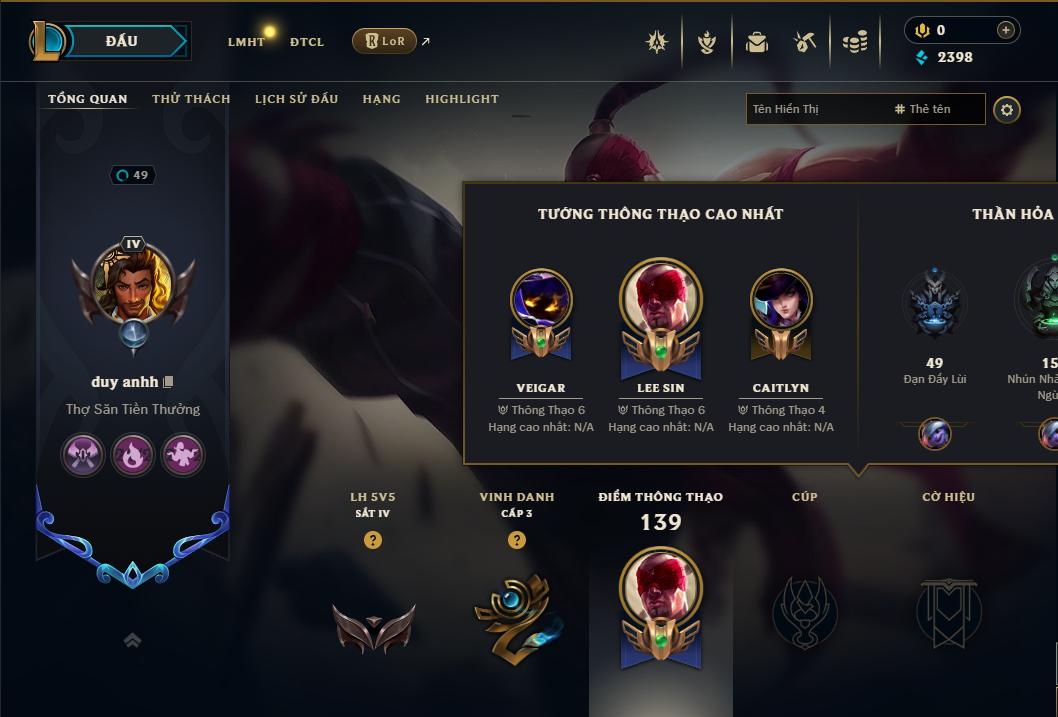Show the Highlight tab
The image size is (1058, 717).
tap(461, 99)
